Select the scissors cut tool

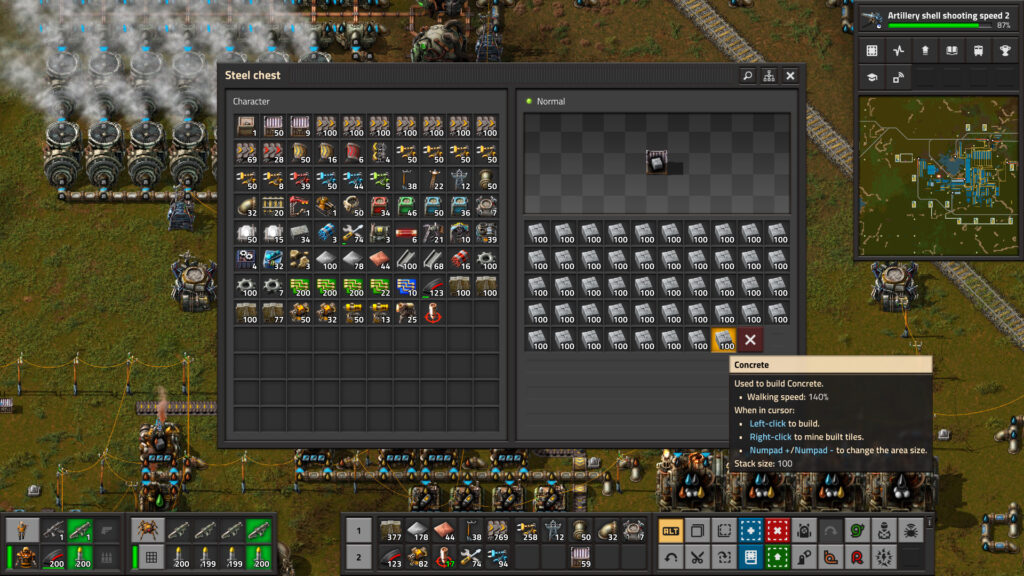click(x=698, y=557)
